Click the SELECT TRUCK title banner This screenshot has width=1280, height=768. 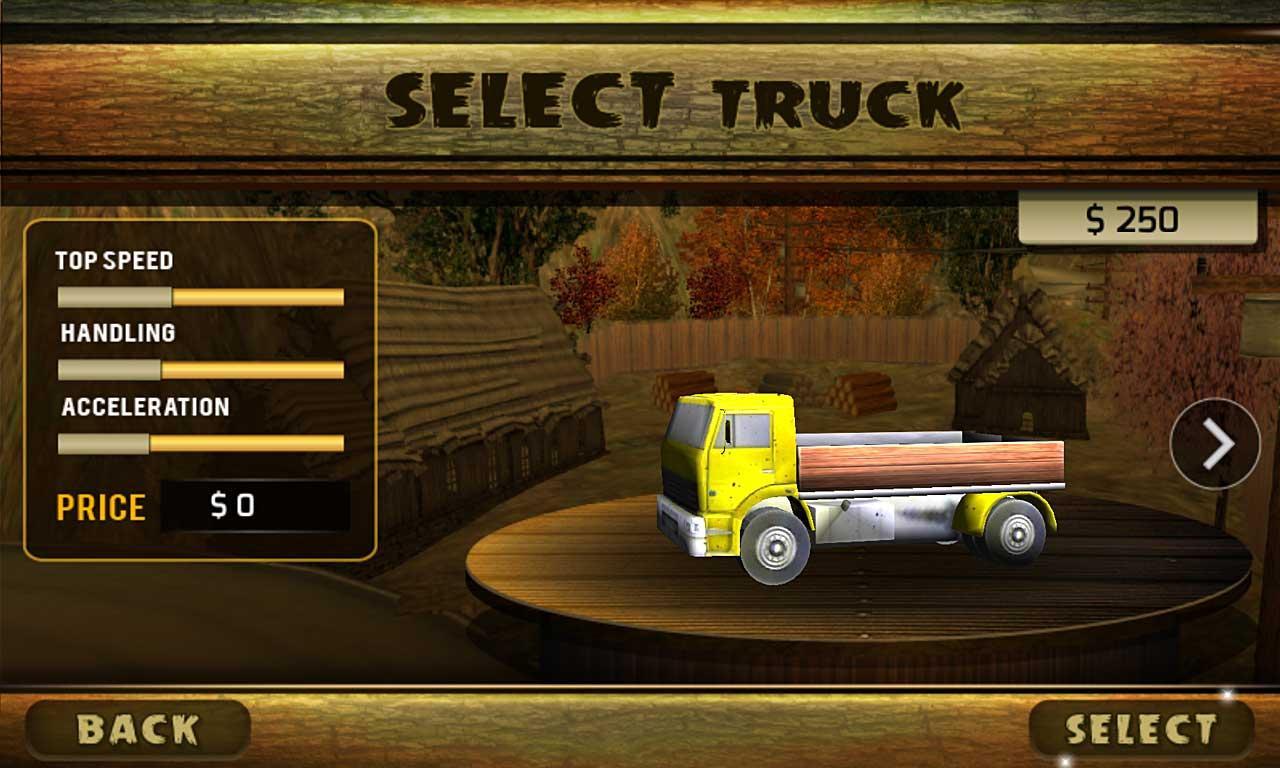click(x=675, y=100)
